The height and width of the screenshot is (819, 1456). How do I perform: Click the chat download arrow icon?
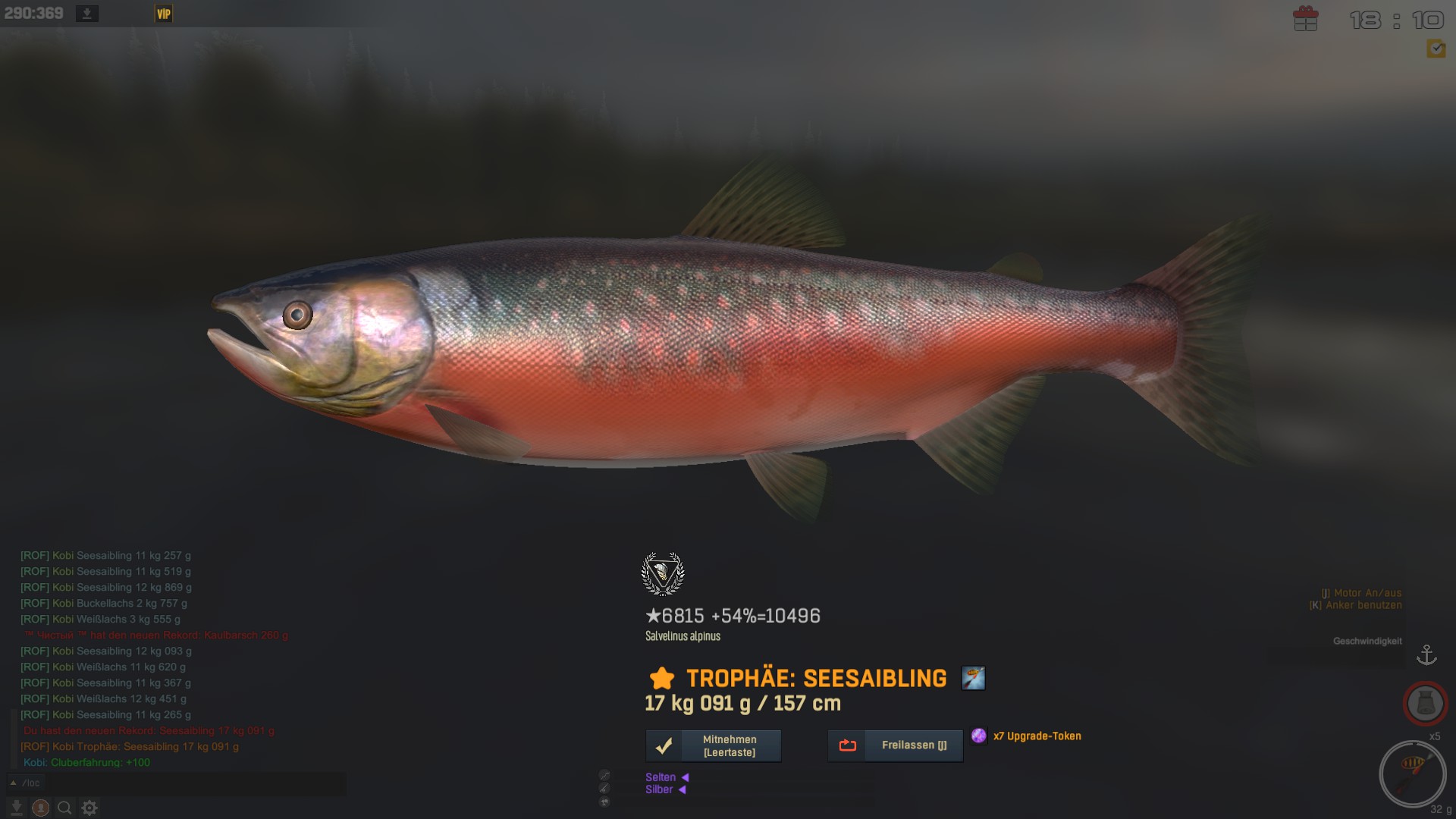click(x=16, y=808)
